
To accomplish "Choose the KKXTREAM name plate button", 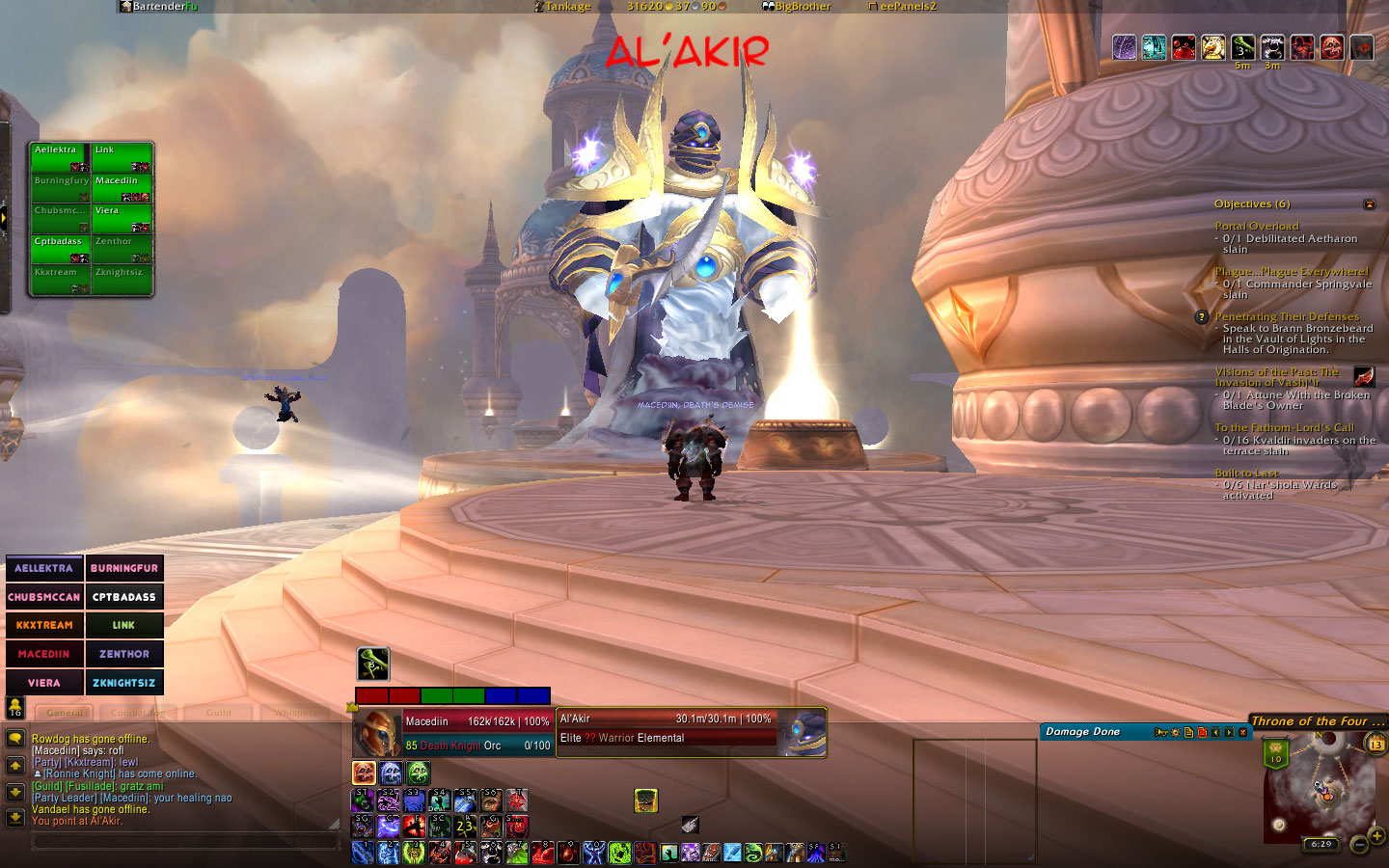I will (x=44, y=625).
